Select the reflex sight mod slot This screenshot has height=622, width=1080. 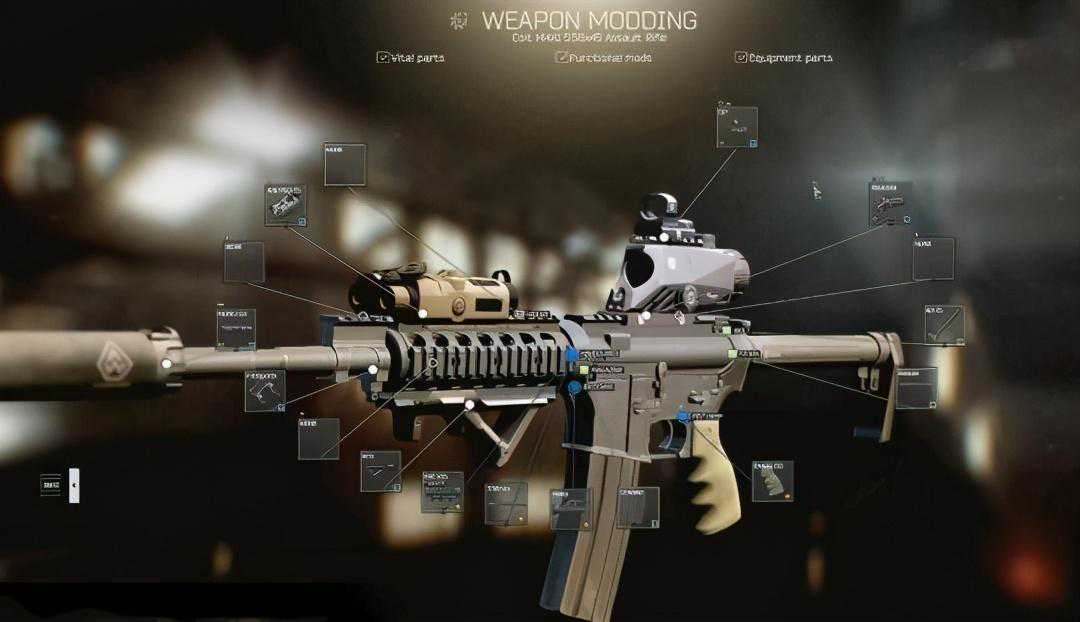737,127
